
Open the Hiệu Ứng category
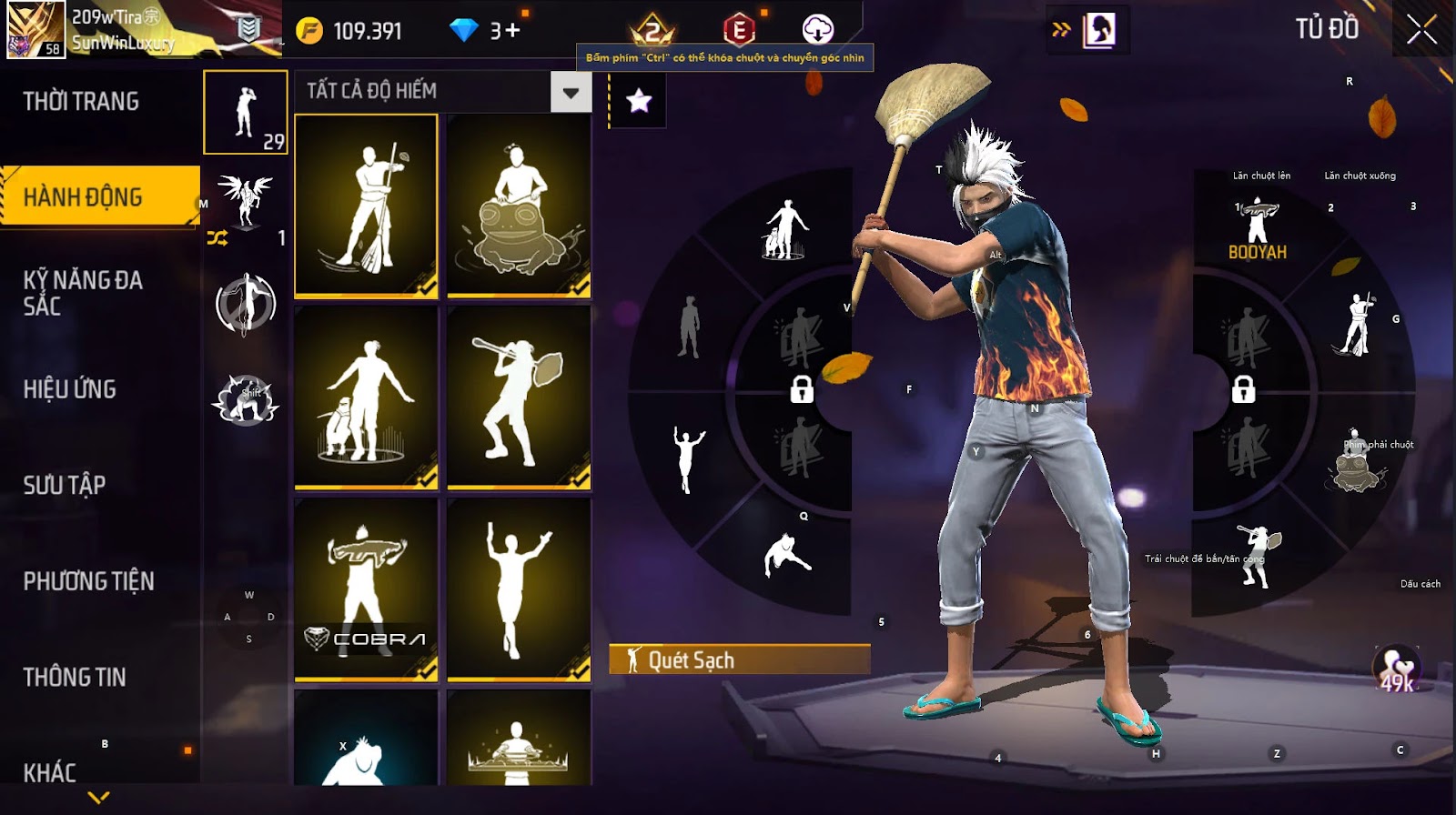[x=70, y=389]
